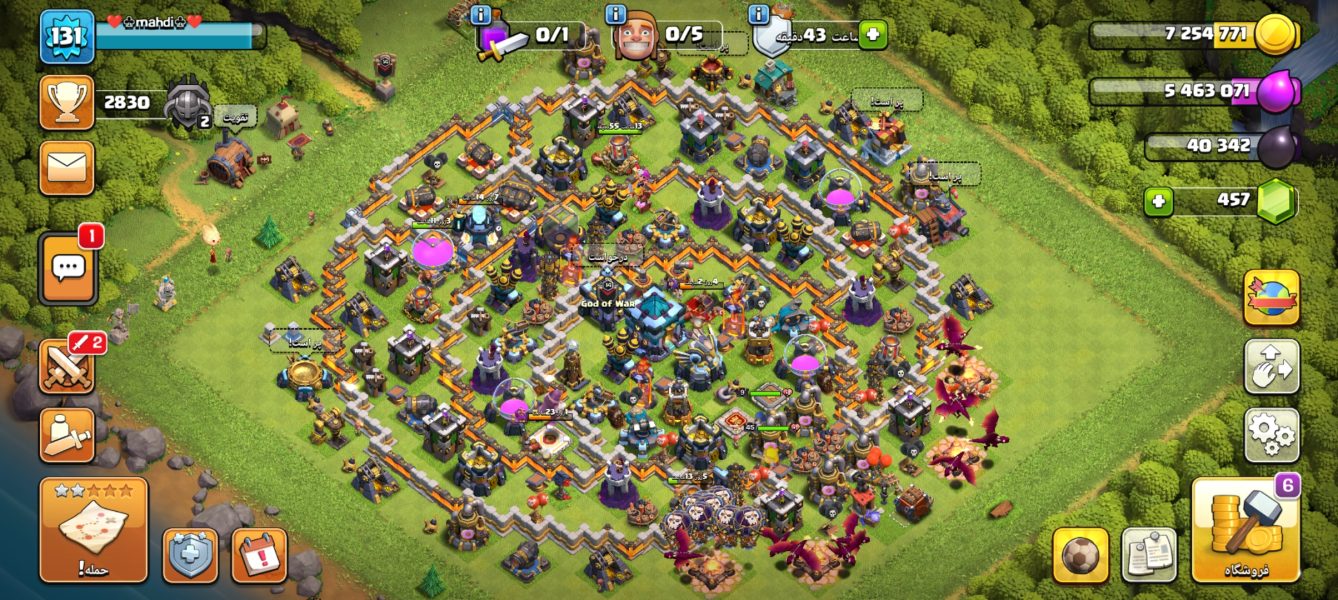Open the news papers button

coord(1149,555)
